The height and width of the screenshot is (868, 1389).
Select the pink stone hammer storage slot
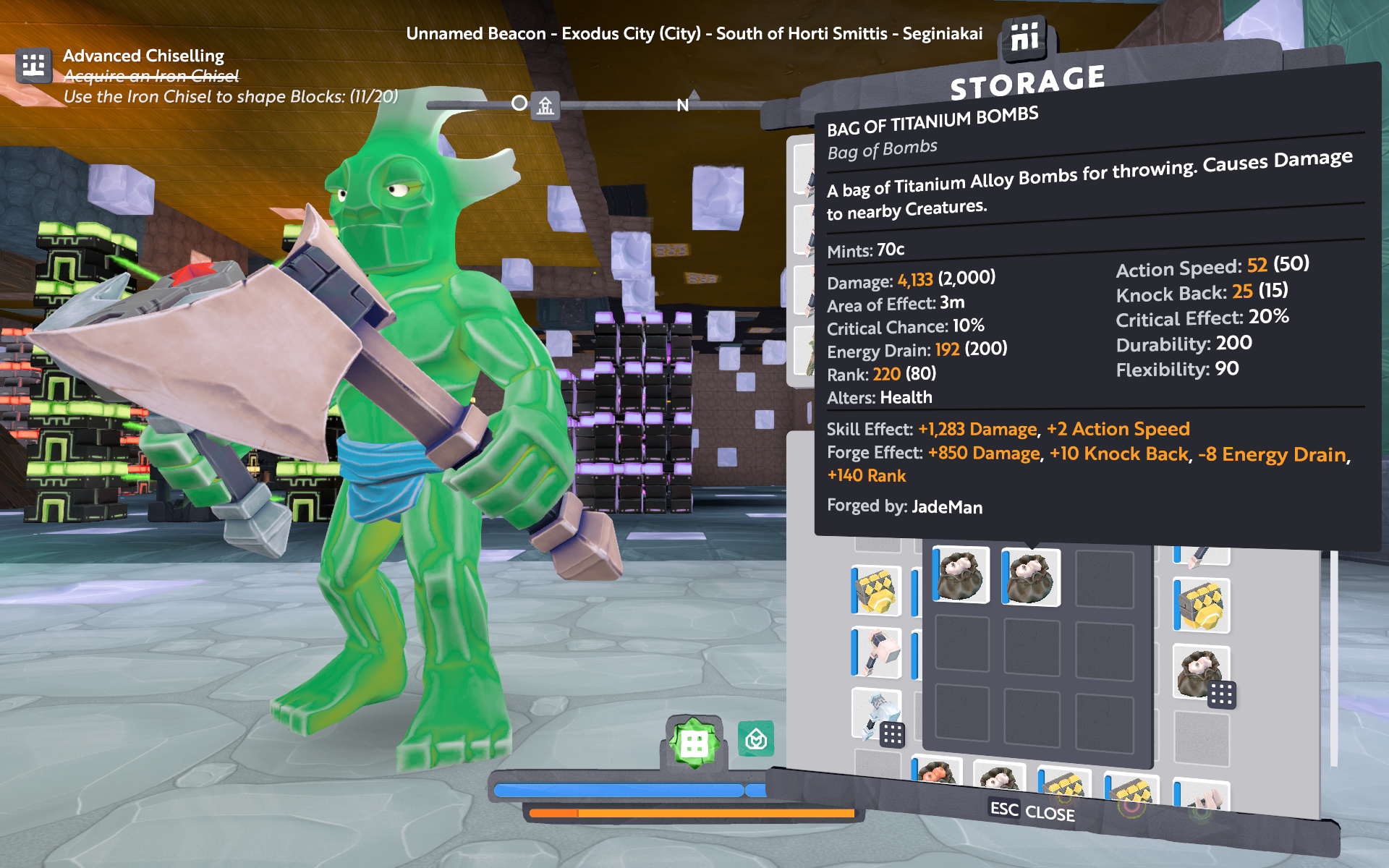coord(877,652)
